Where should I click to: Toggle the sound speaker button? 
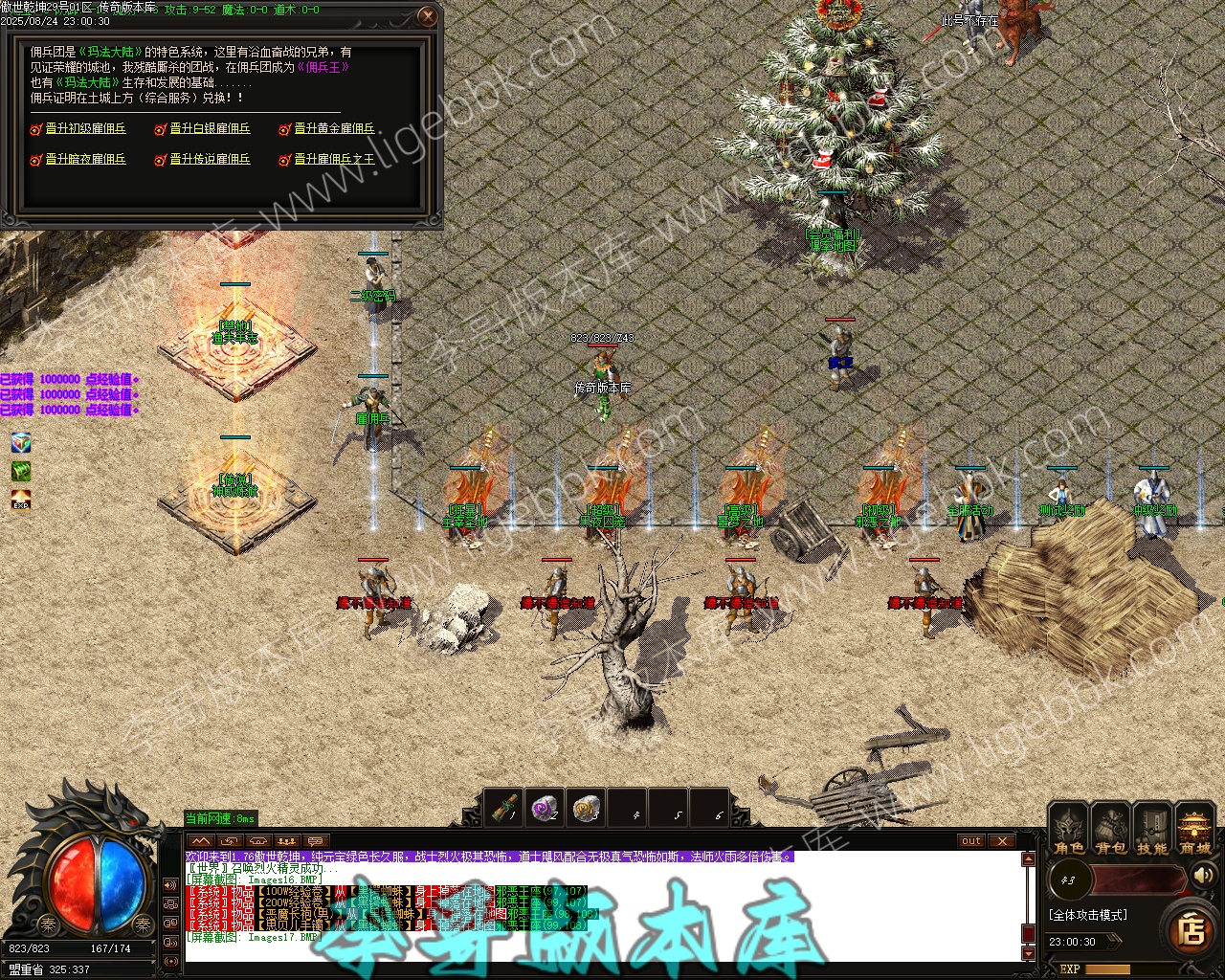point(1203,875)
